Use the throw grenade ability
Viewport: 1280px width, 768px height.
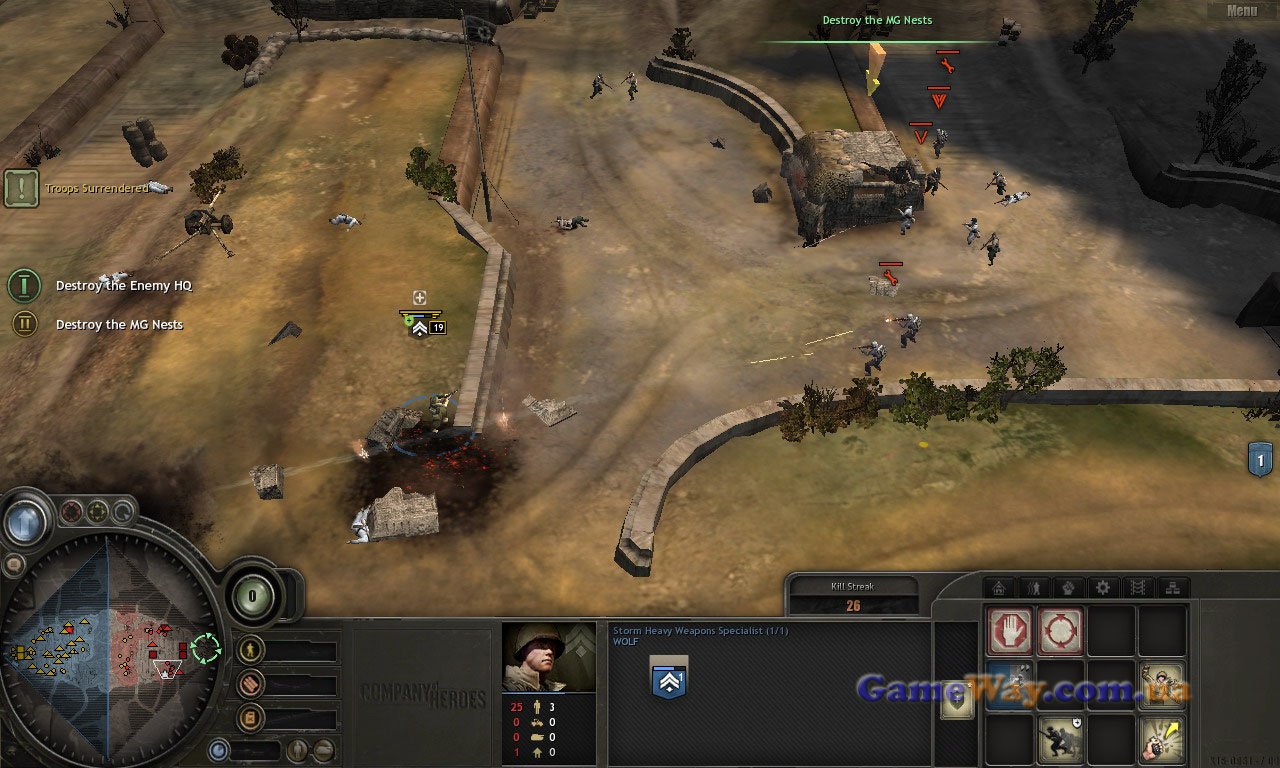click(1162, 739)
